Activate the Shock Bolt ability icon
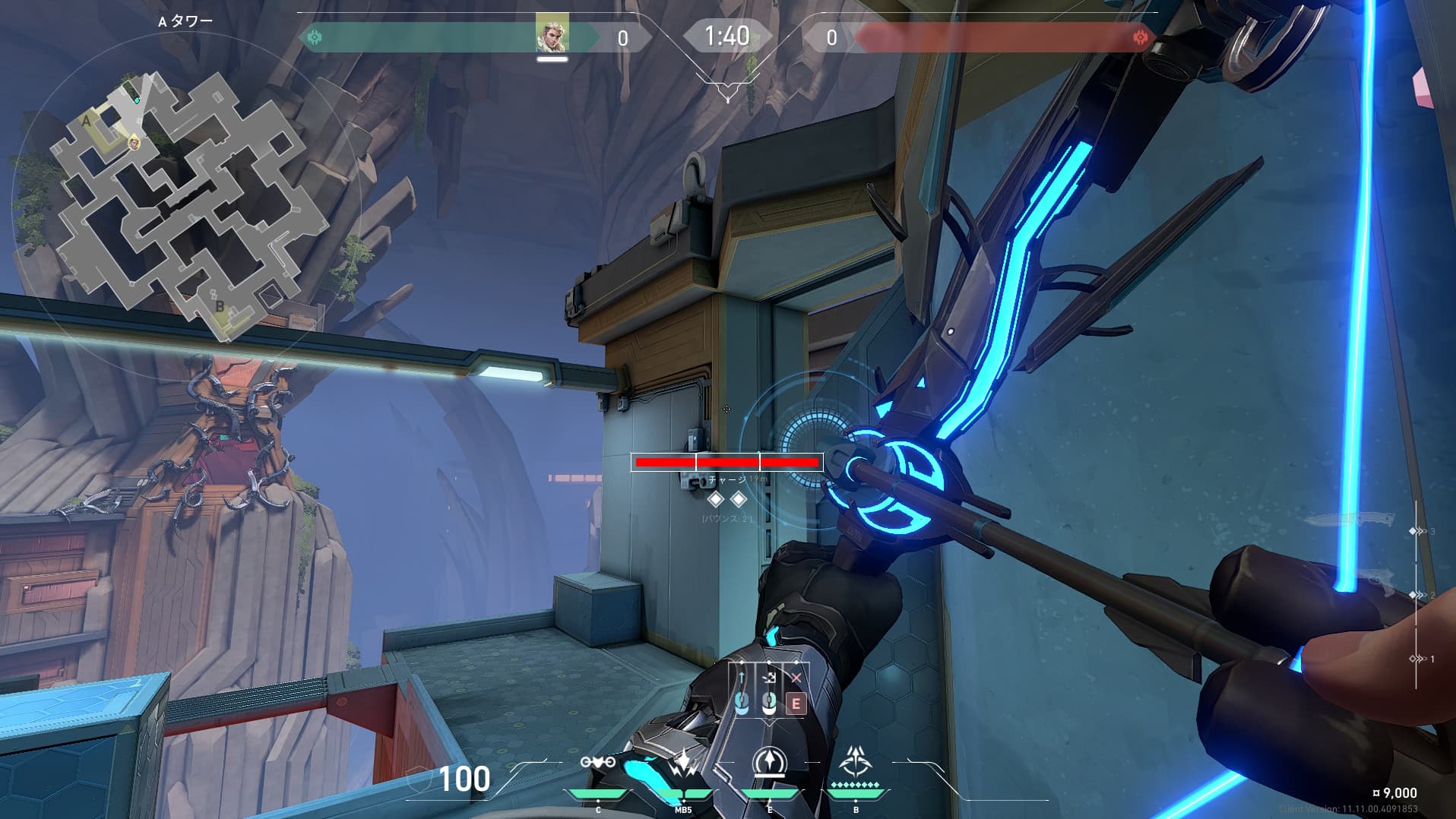 (683, 763)
